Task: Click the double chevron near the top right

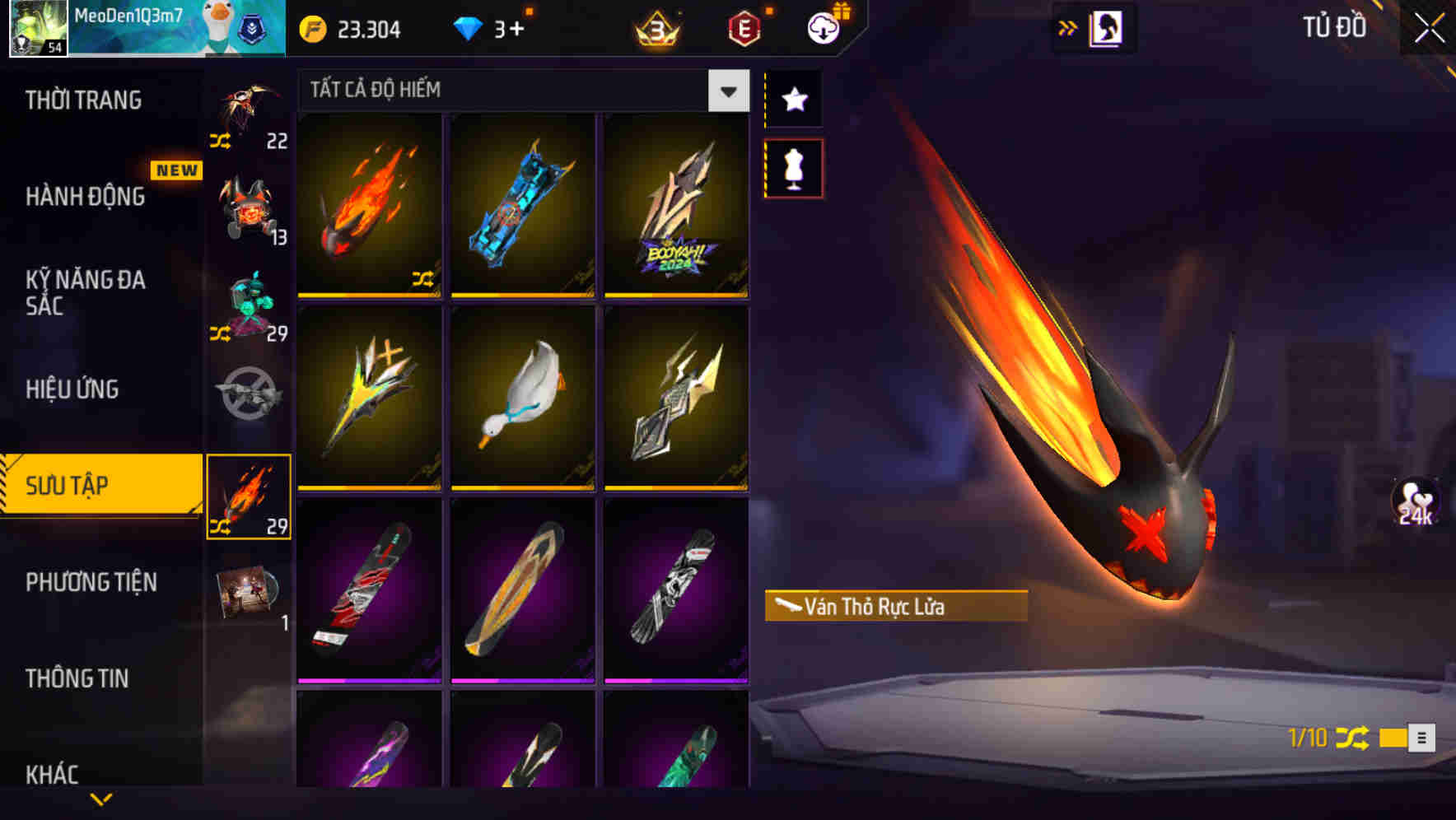Action: (1068, 26)
